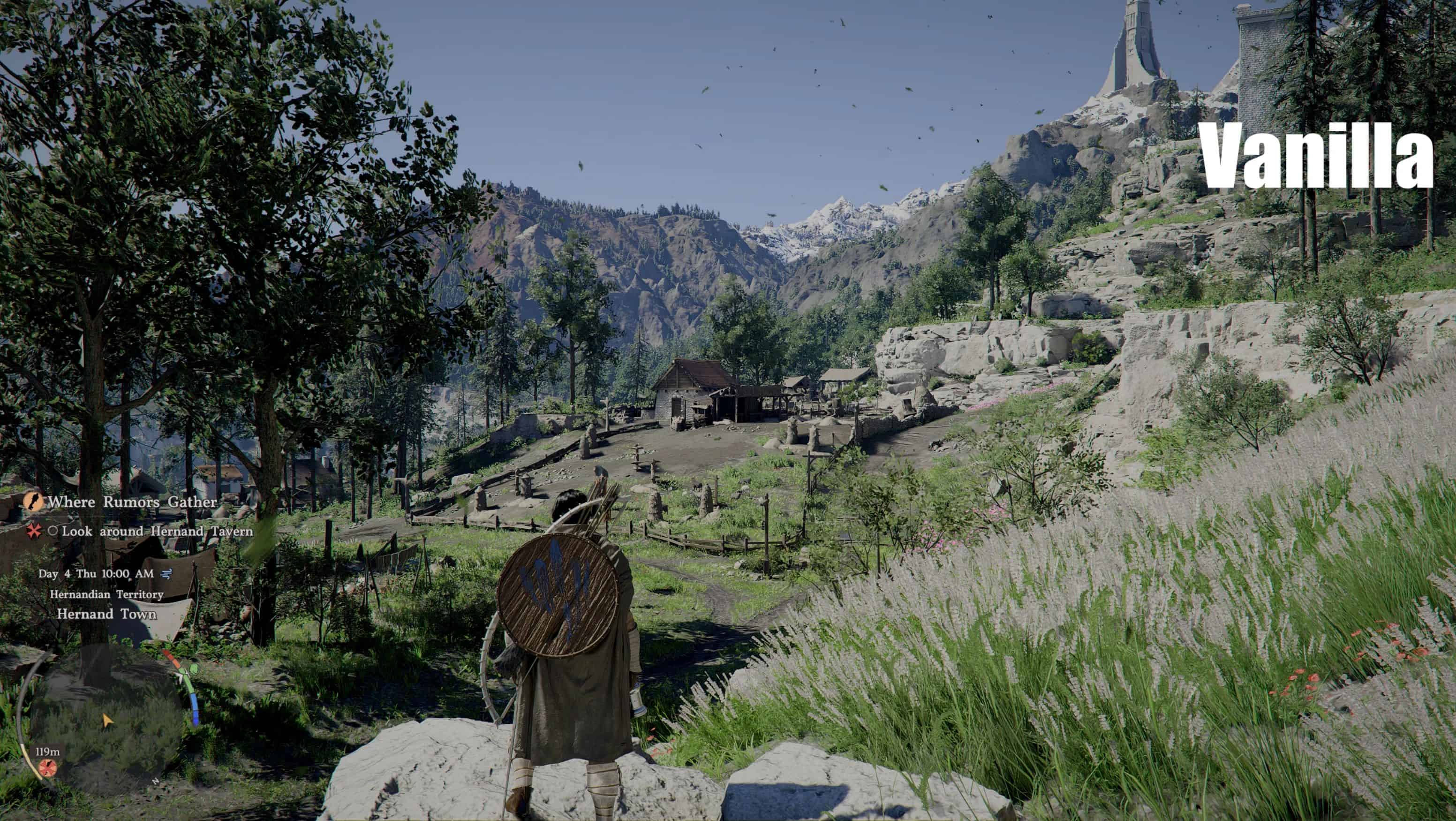Viewport: 1456px width, 821px height.
Task: Click the orange quest icon beside Where Rumors Gather
Action: coord(33,502)
